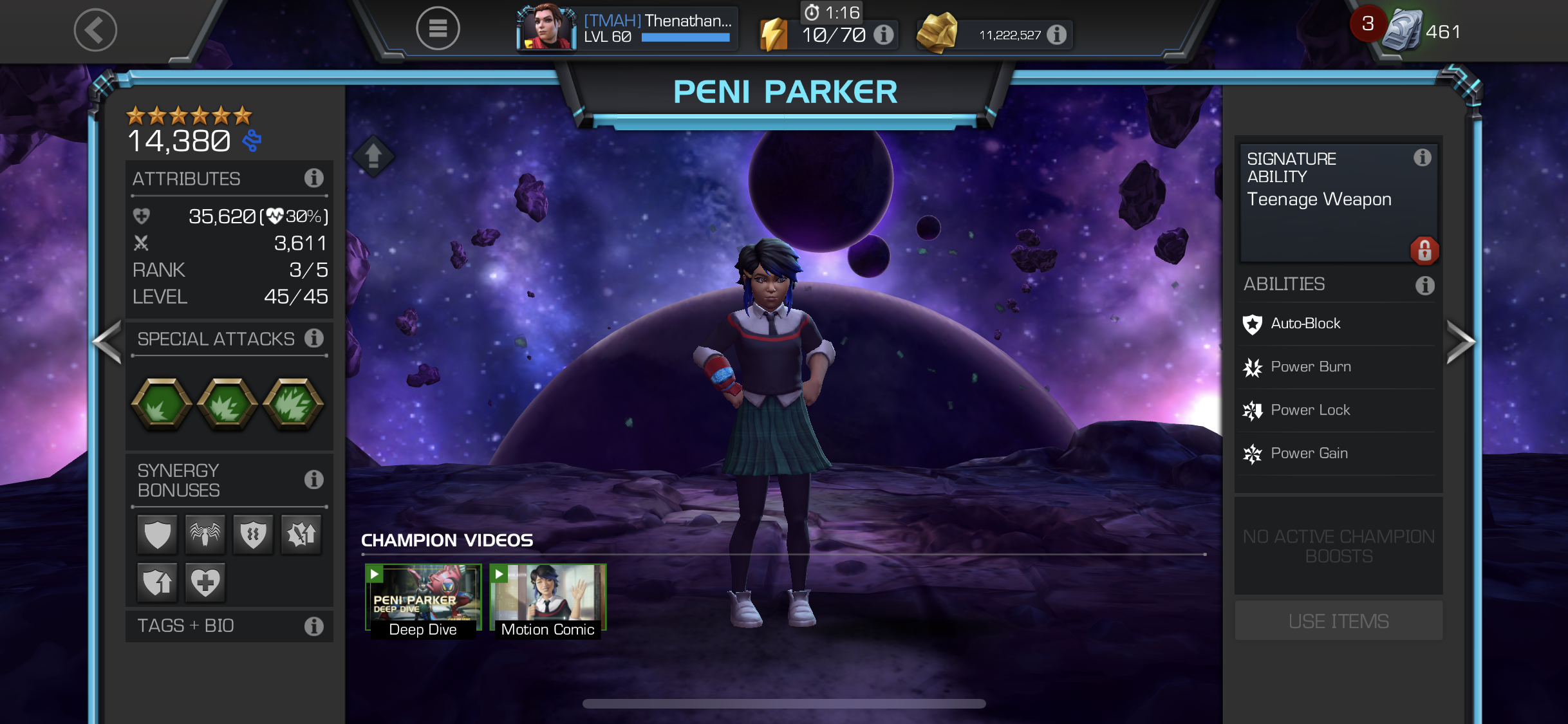Viewport: 1568px width, 724px height.
Task: Show energy info details
Action: [x=884, y=35]
